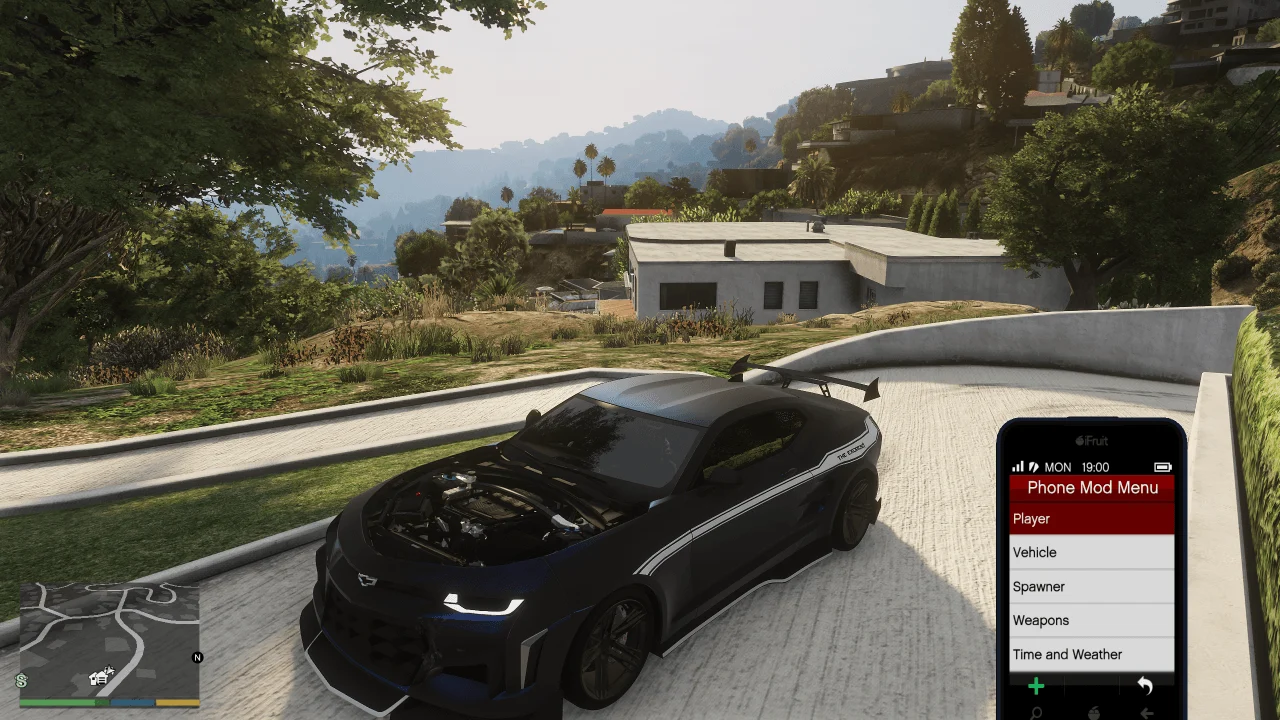Click the signal strength bars icon
Viewport: 1280px width, 720px height.
[x=1018, y=466]
